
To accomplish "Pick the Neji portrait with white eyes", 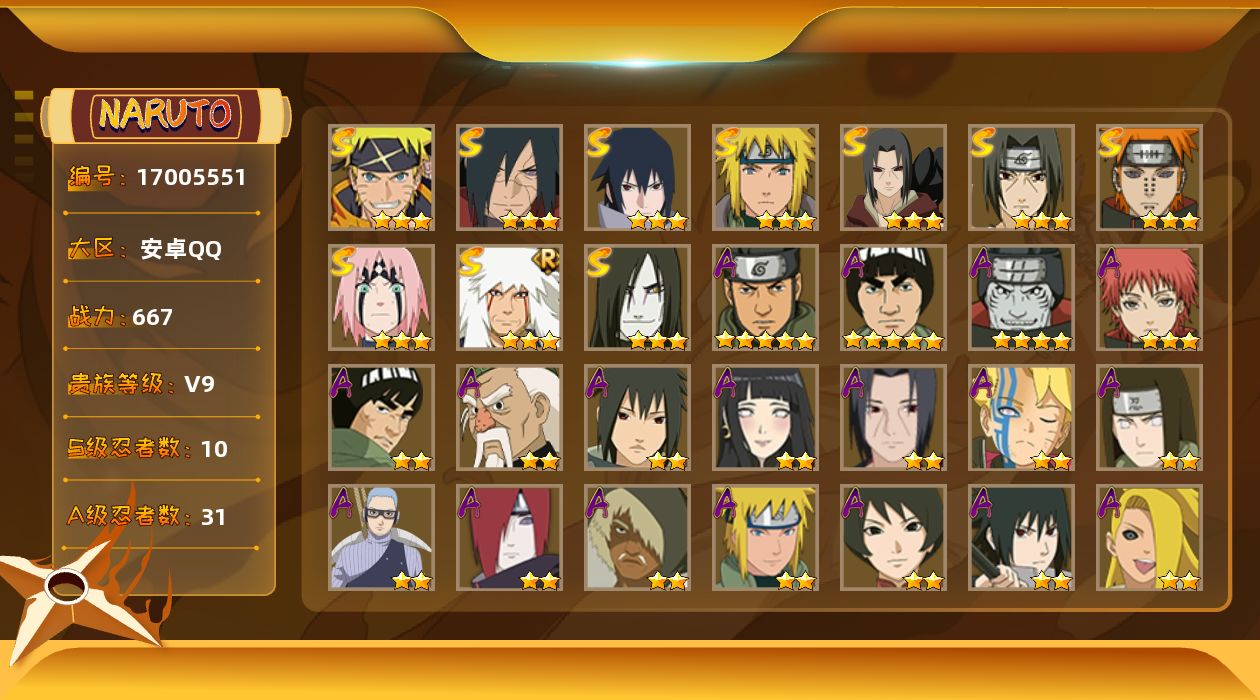I will 1149,417.
